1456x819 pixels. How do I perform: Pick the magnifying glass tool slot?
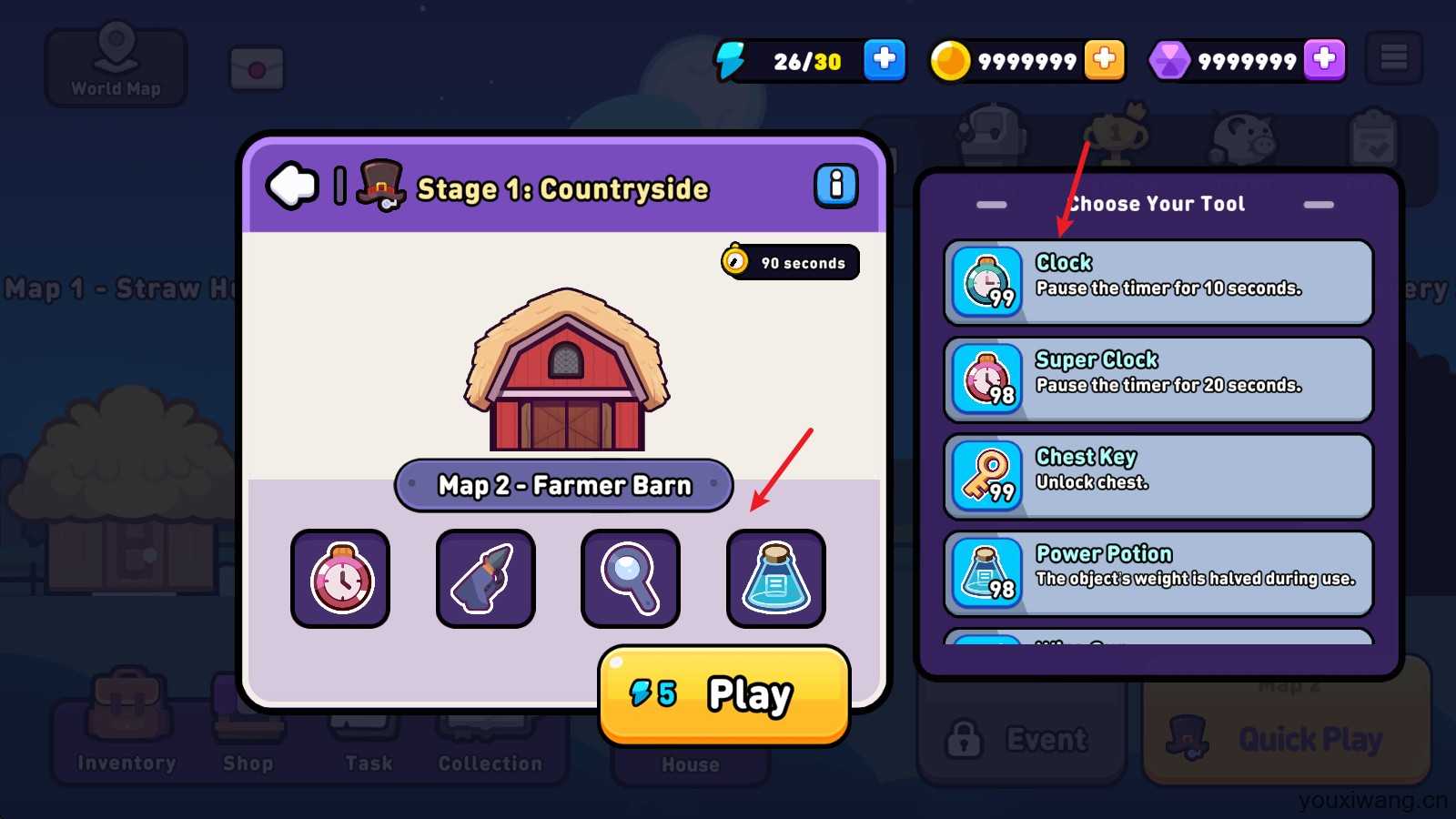pos(631,579)
